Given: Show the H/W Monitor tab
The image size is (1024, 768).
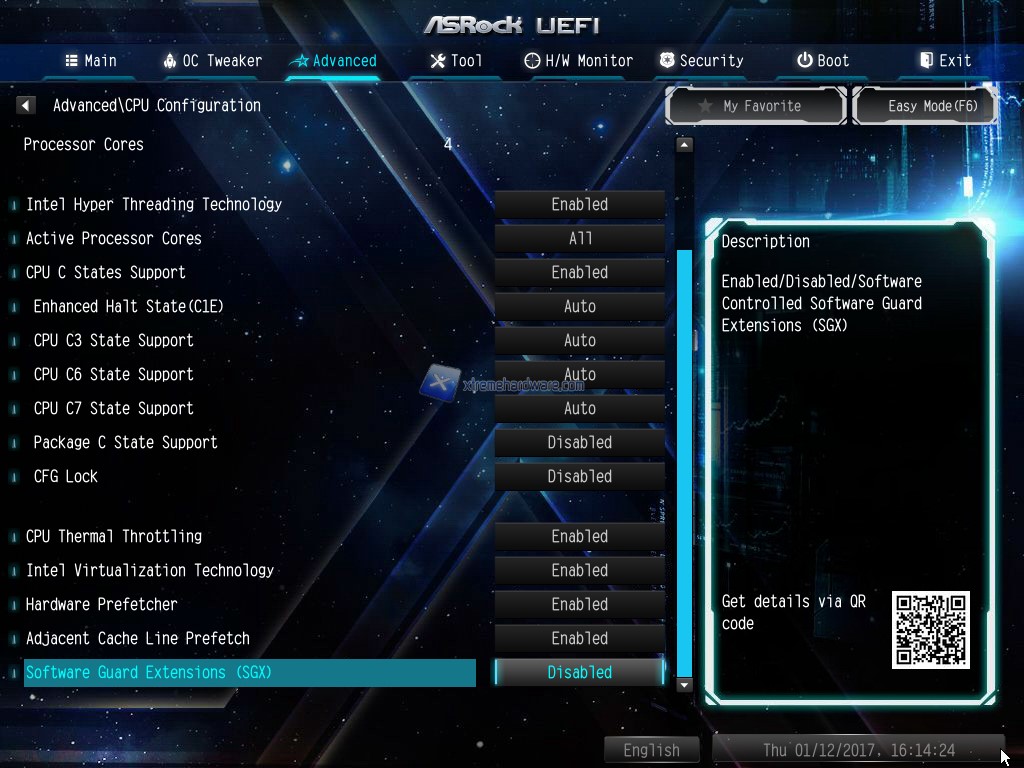Looking at the screenshot, I should (579, 61).
